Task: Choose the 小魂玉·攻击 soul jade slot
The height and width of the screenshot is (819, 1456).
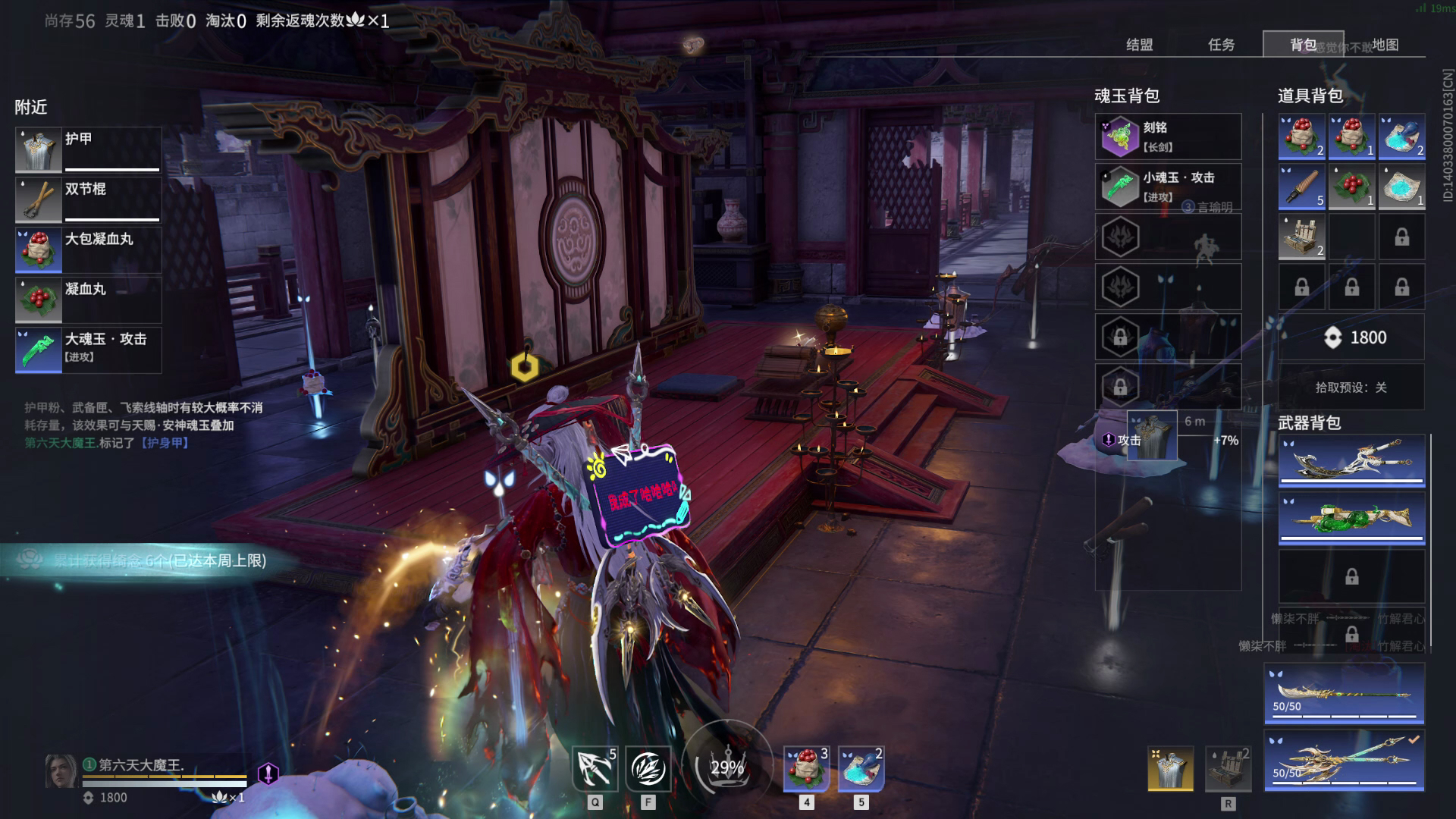Action: 1168,187
